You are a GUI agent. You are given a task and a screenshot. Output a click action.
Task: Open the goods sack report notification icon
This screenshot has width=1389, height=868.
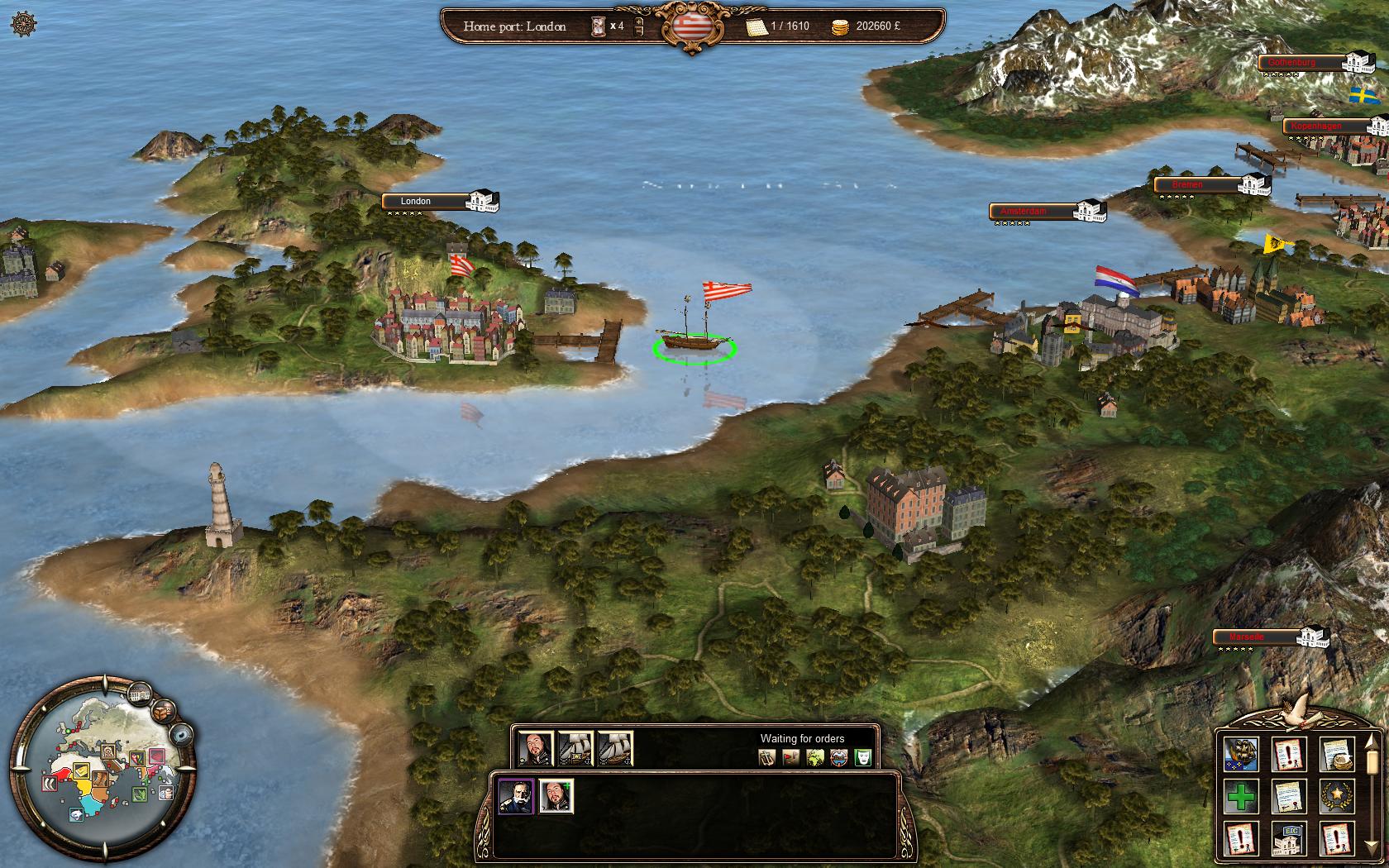[x=1334, y=753]
